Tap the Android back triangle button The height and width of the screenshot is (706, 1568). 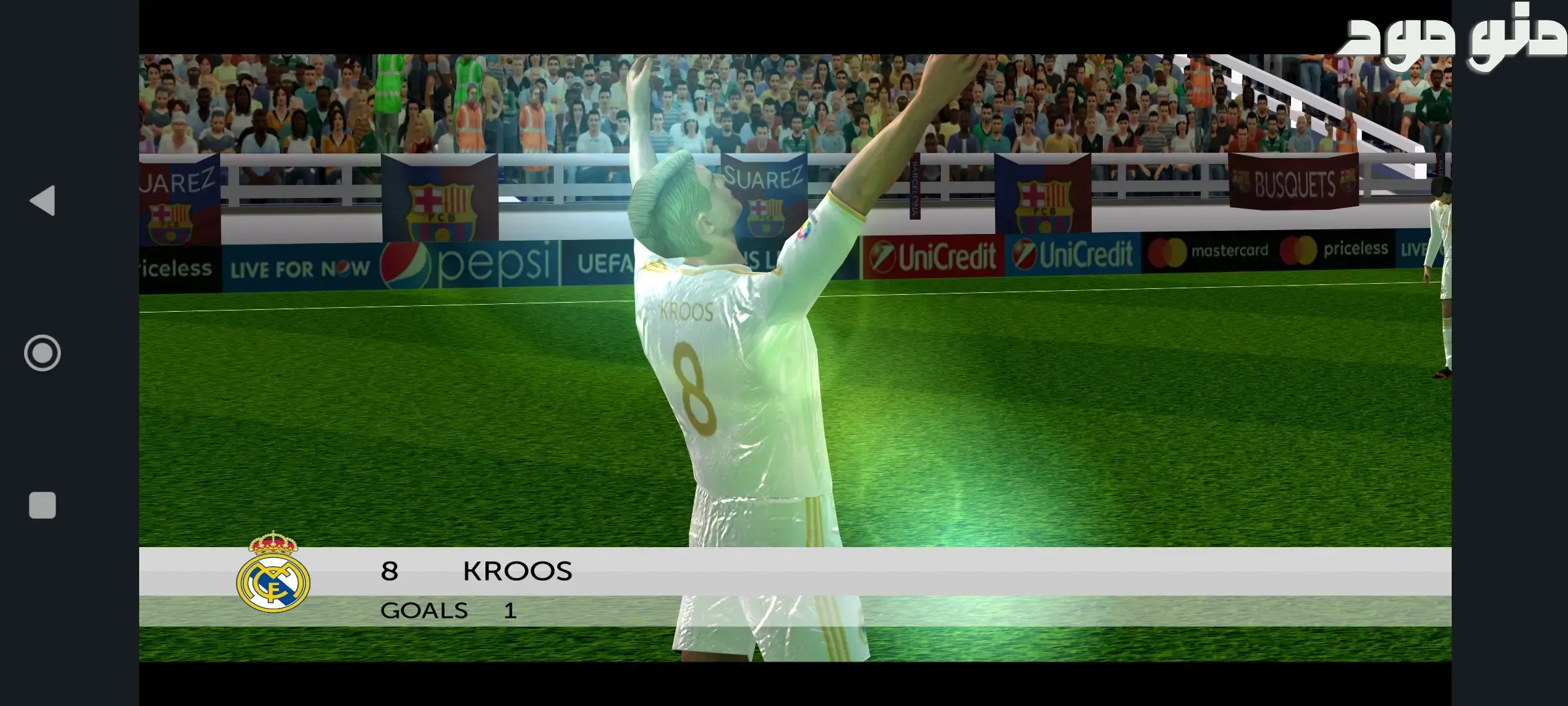tap(43, 201)
